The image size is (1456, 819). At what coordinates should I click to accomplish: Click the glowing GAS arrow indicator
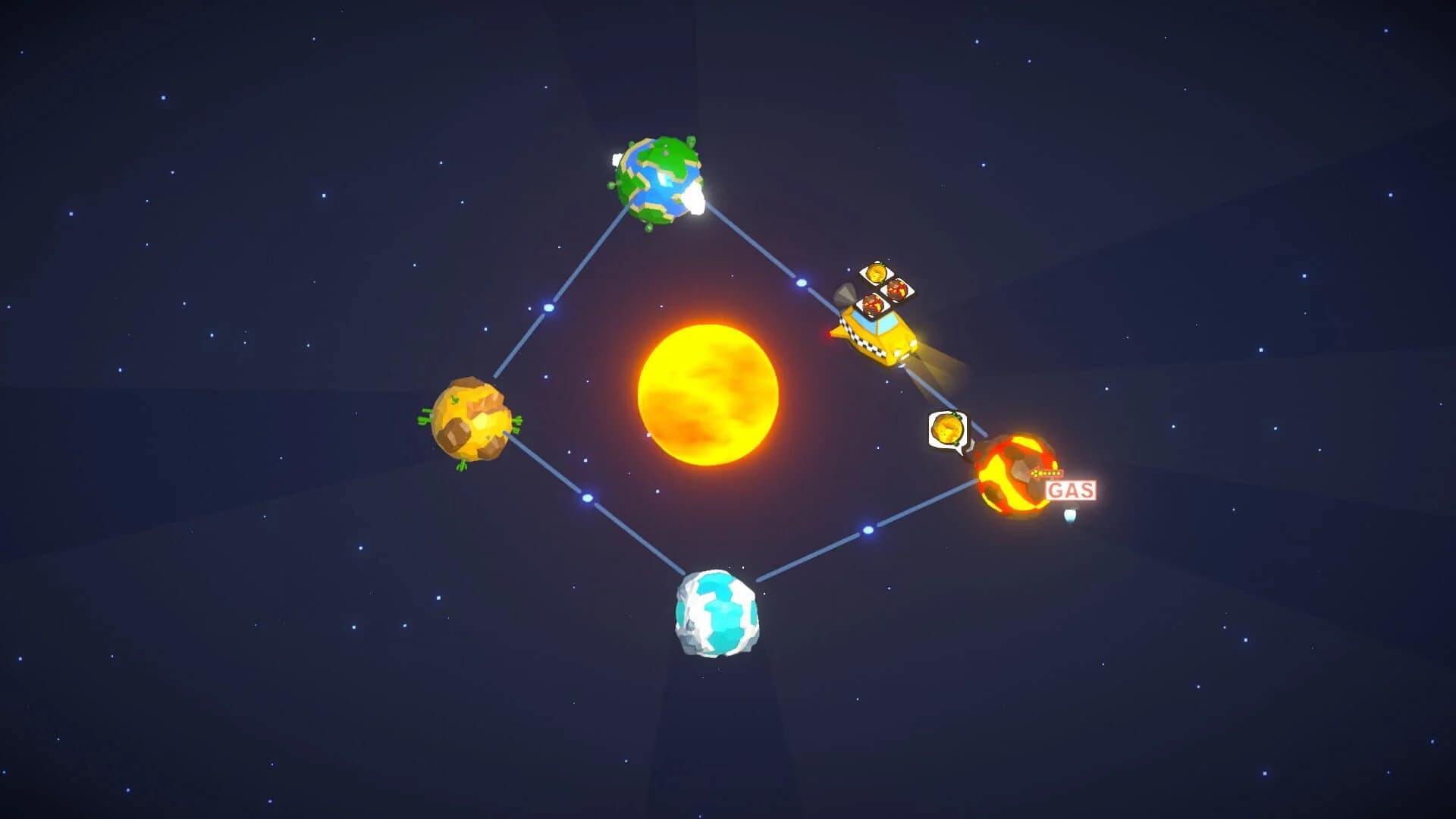pos(1047,473)
